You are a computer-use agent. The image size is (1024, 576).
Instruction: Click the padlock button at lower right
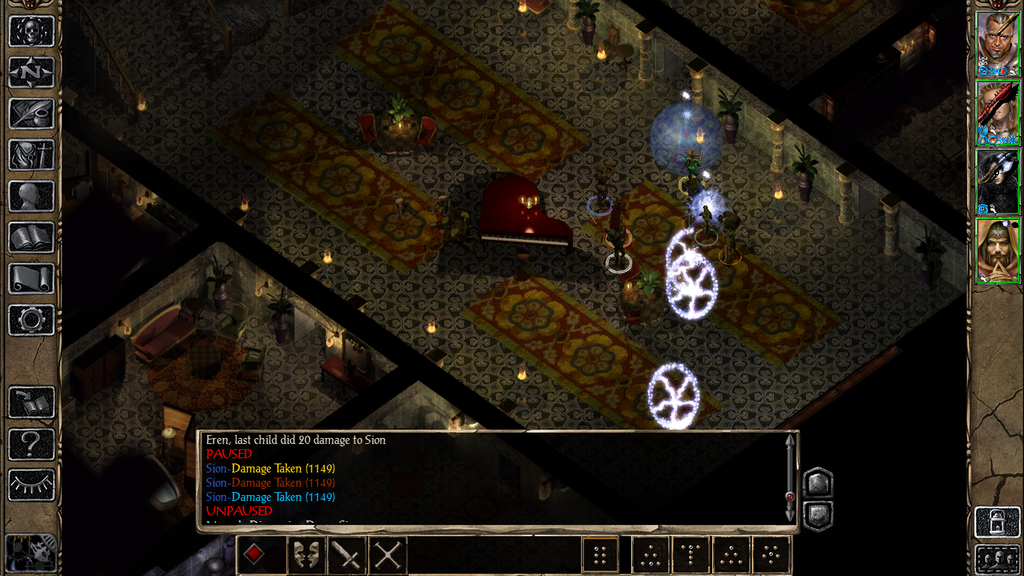997,522
